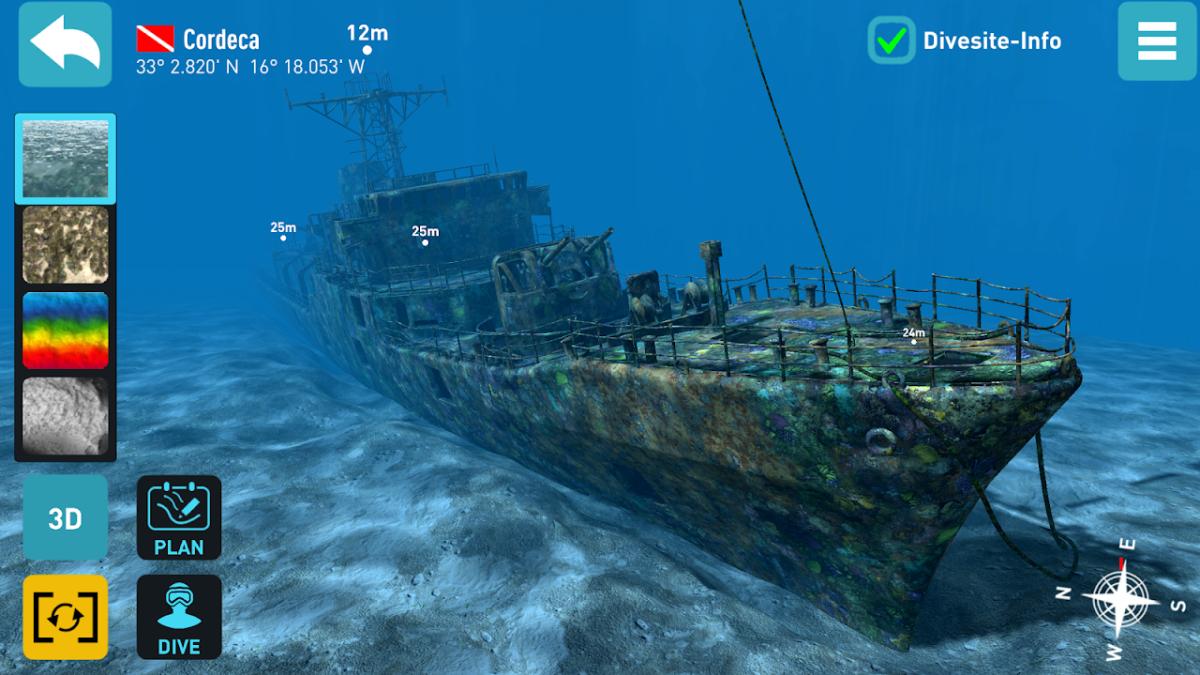Viewport: 1200px width, 675px height.
Task: Go back using the arrow button
Action: (65, 44)
